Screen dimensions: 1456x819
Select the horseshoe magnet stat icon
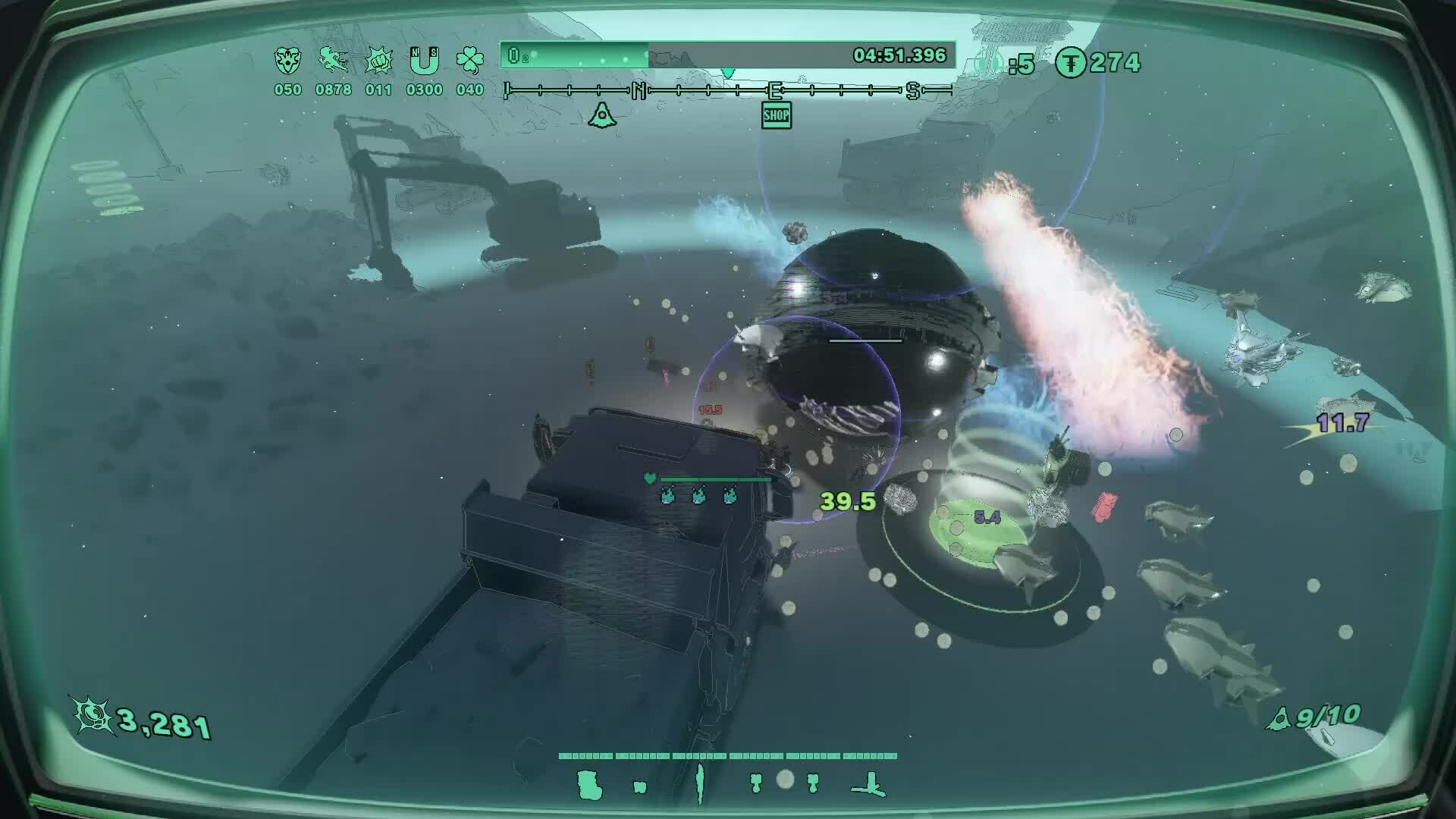[424, 60]
